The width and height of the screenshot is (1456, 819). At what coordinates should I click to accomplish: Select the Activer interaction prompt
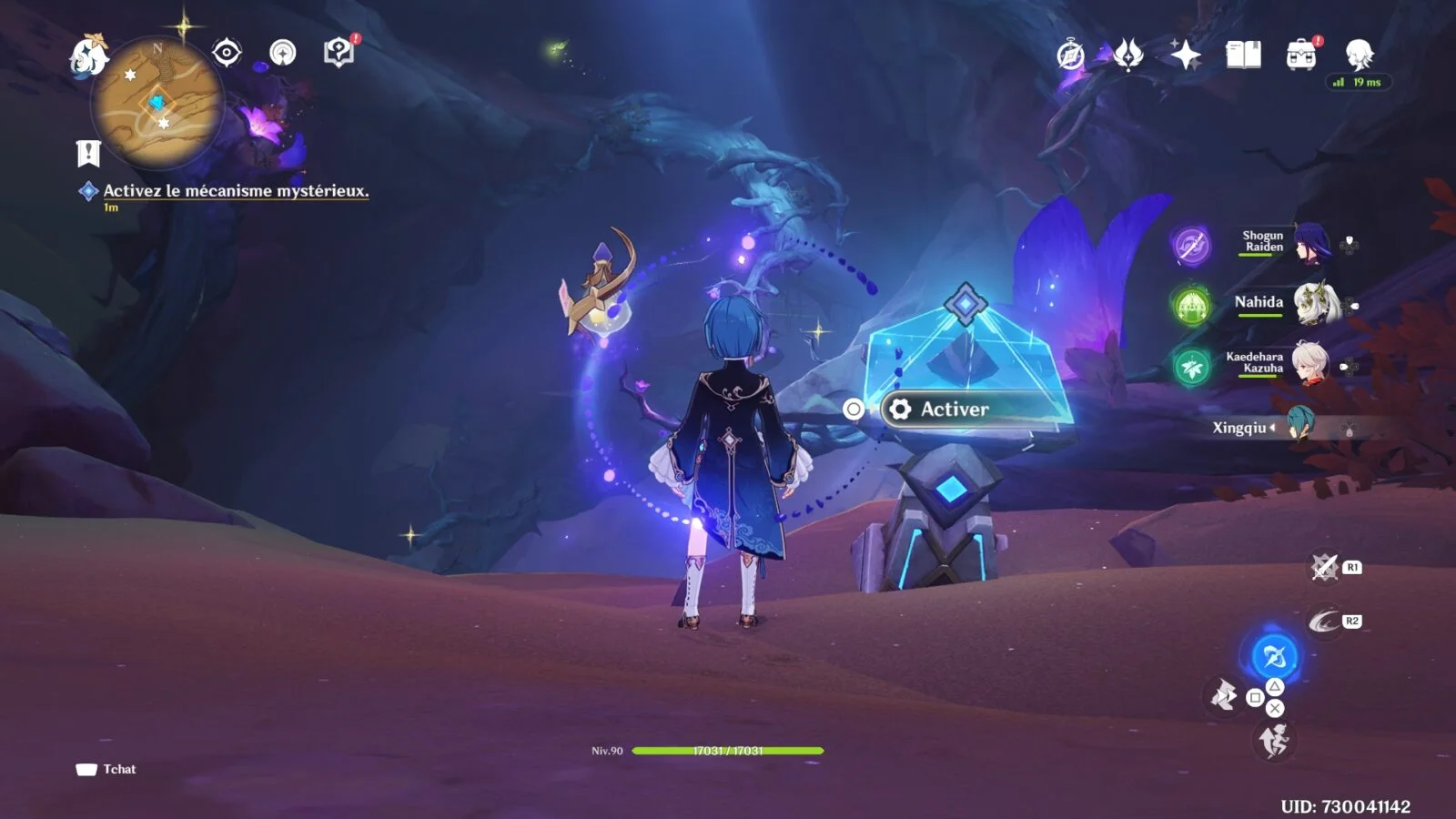point(954,409)
